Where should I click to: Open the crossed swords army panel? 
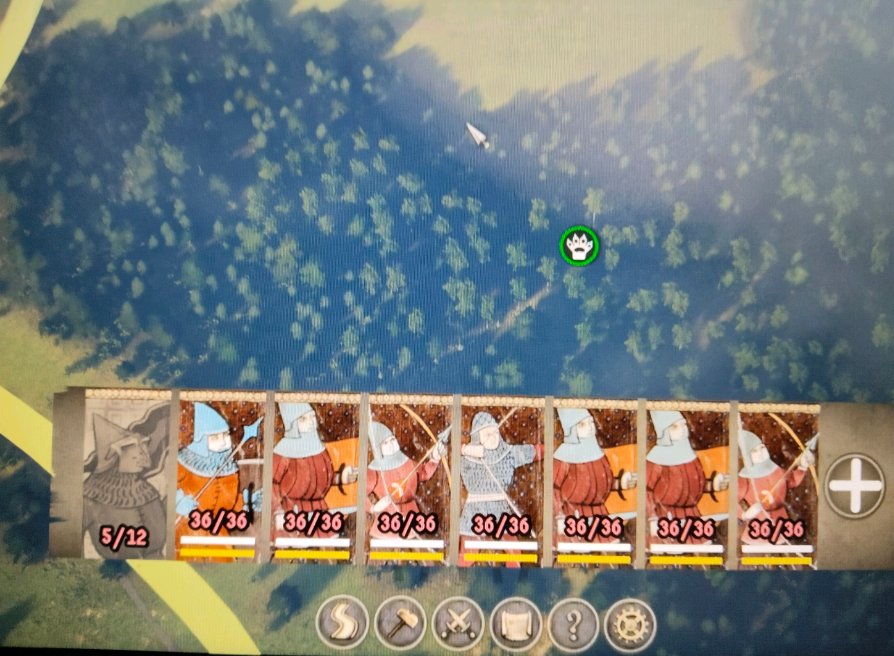(x=459, y=625)
